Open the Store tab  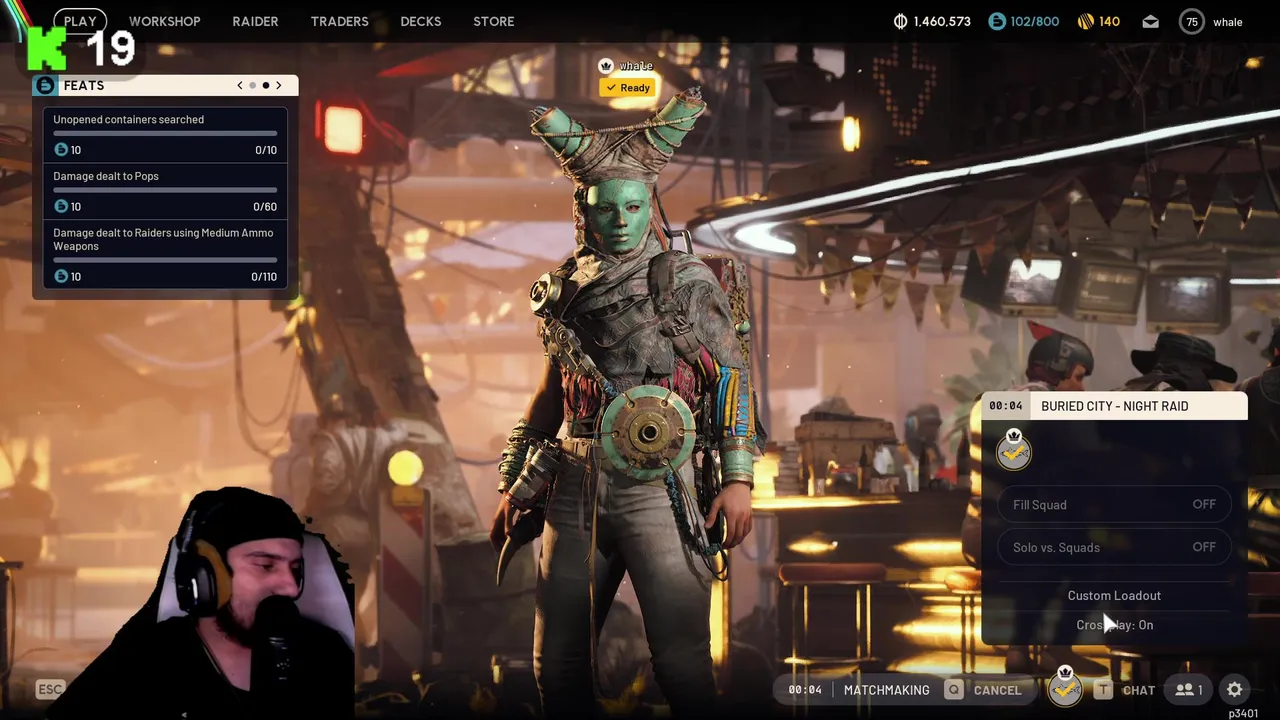pos(493,21)
